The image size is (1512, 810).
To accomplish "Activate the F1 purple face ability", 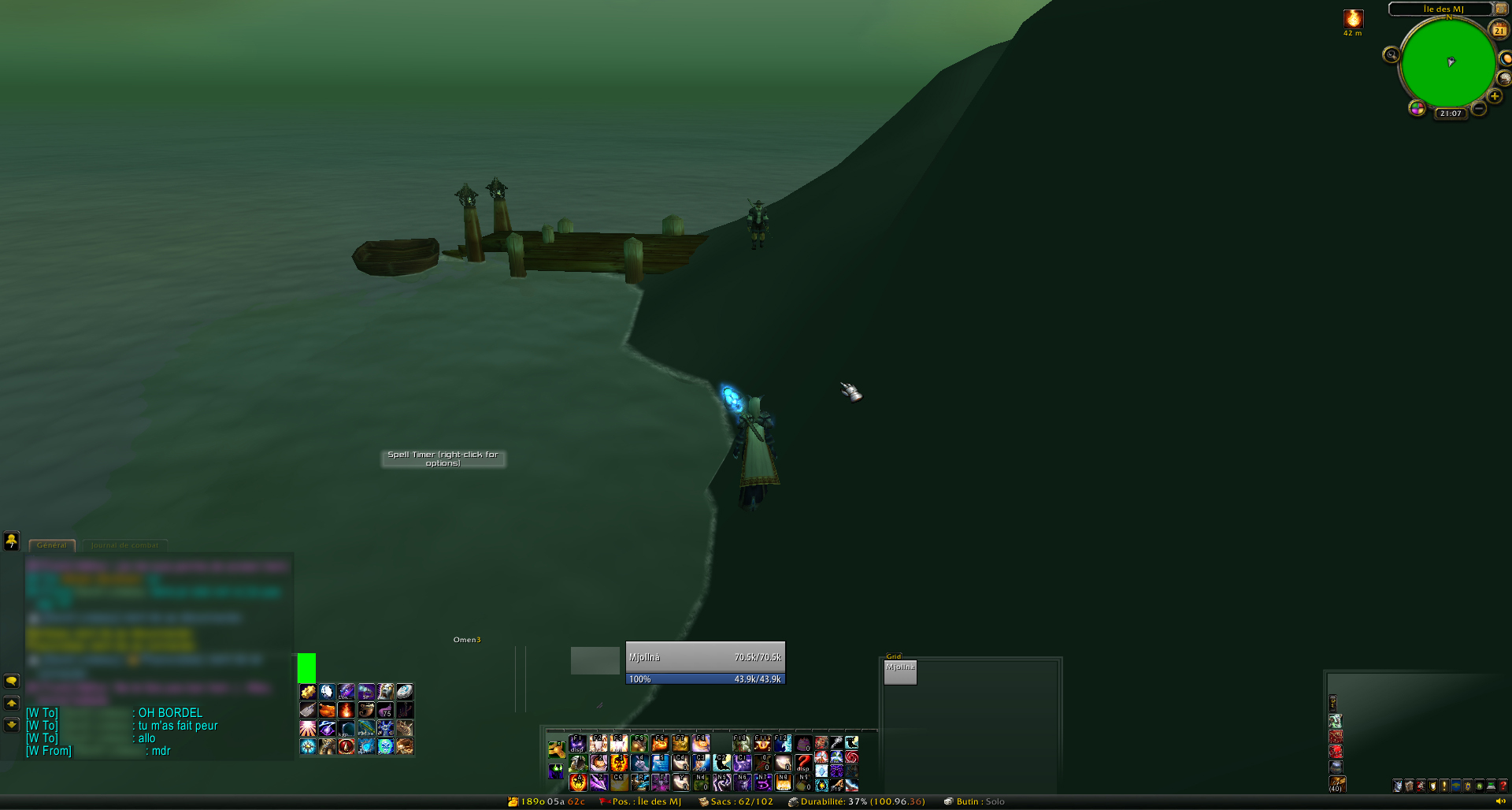I will [x=577, y=743].
